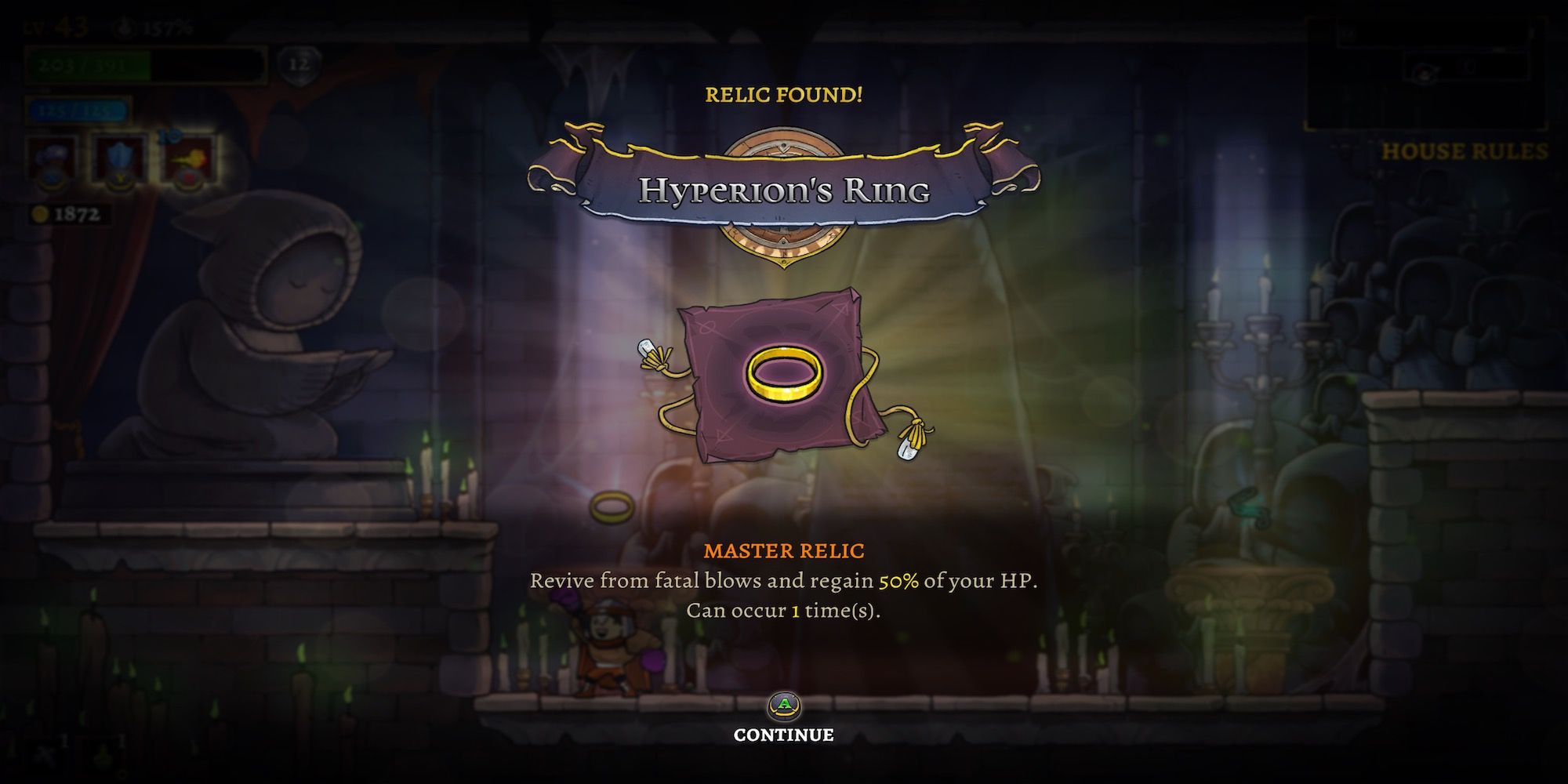The height and width of the screenshot is (784, 1568).
Task: Select the leftmost class ability icon
Action: click(x=52, y=156)
